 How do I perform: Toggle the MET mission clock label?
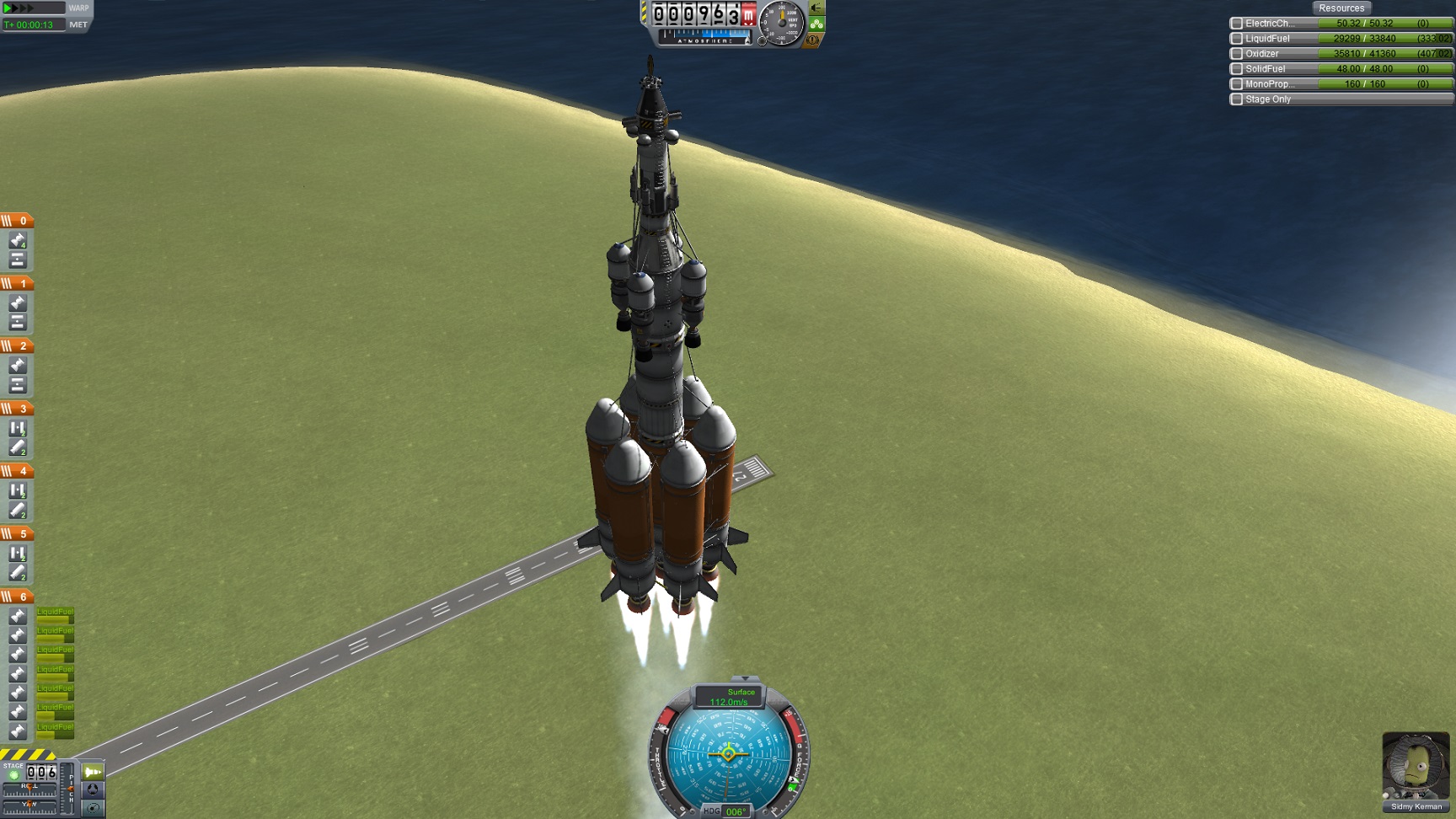(x=78, y=24)
